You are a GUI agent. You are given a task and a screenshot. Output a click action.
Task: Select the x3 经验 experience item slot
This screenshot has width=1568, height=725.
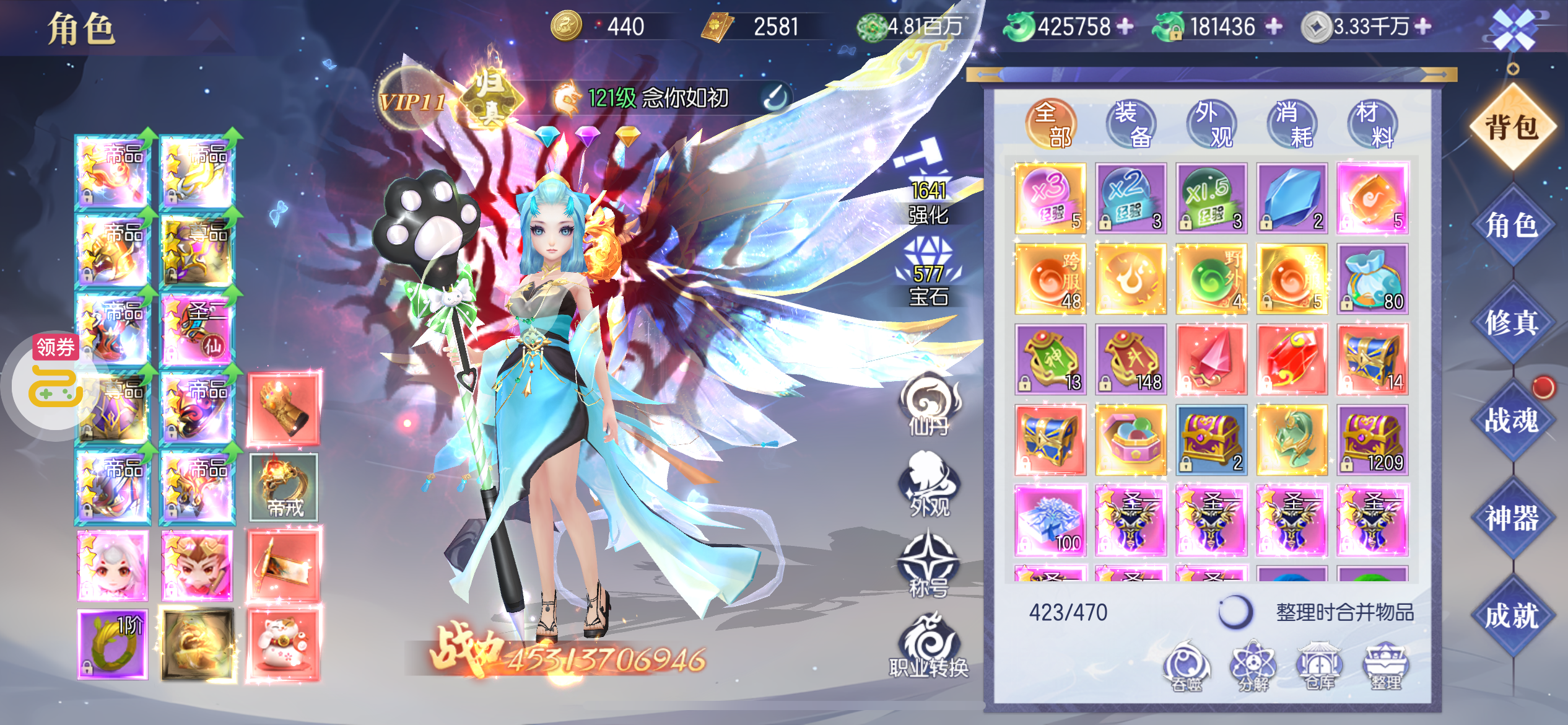pyautogui.click(x=1050, y=198)
